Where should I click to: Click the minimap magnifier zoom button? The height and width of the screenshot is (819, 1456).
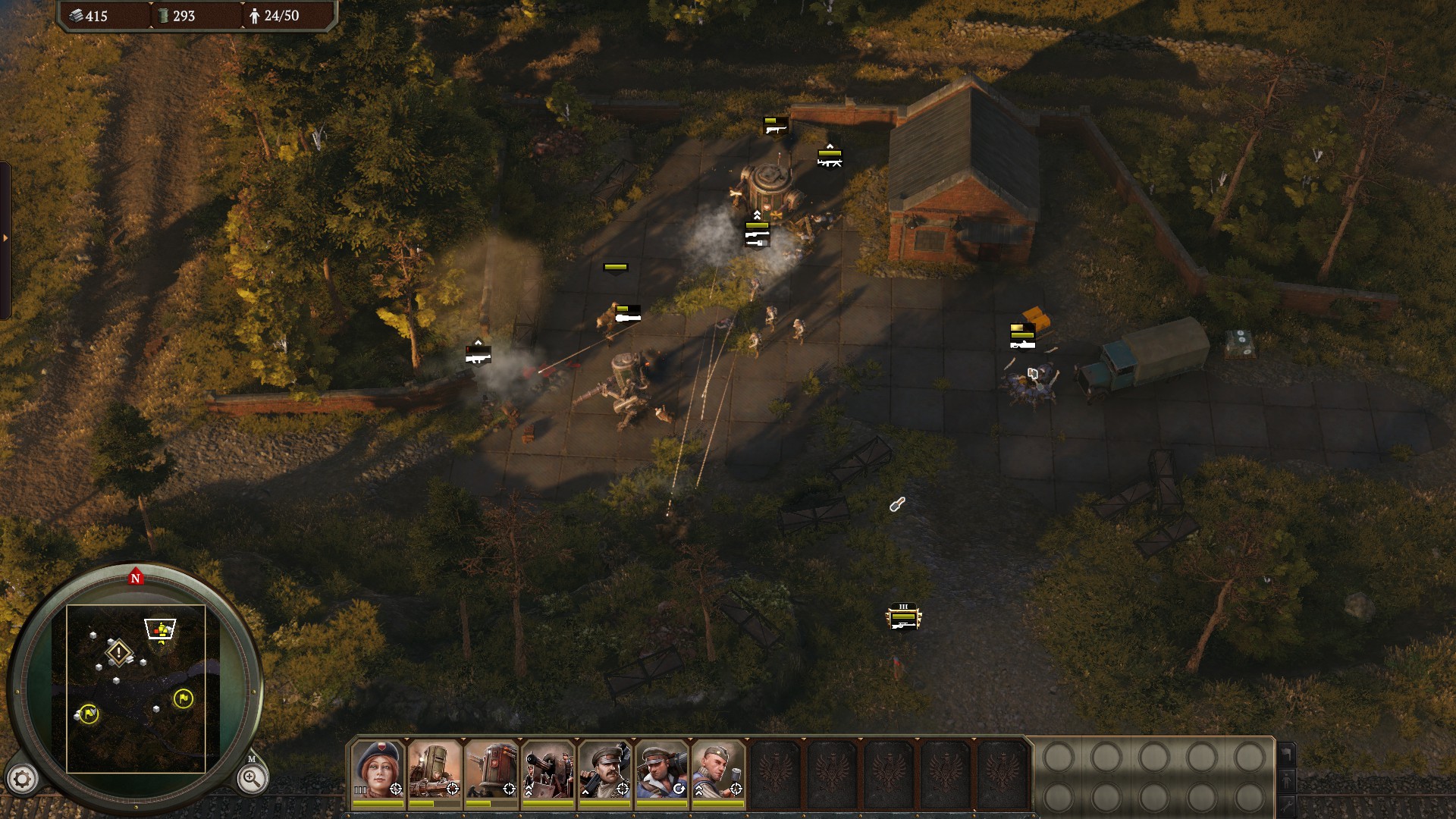coord(251,778)
